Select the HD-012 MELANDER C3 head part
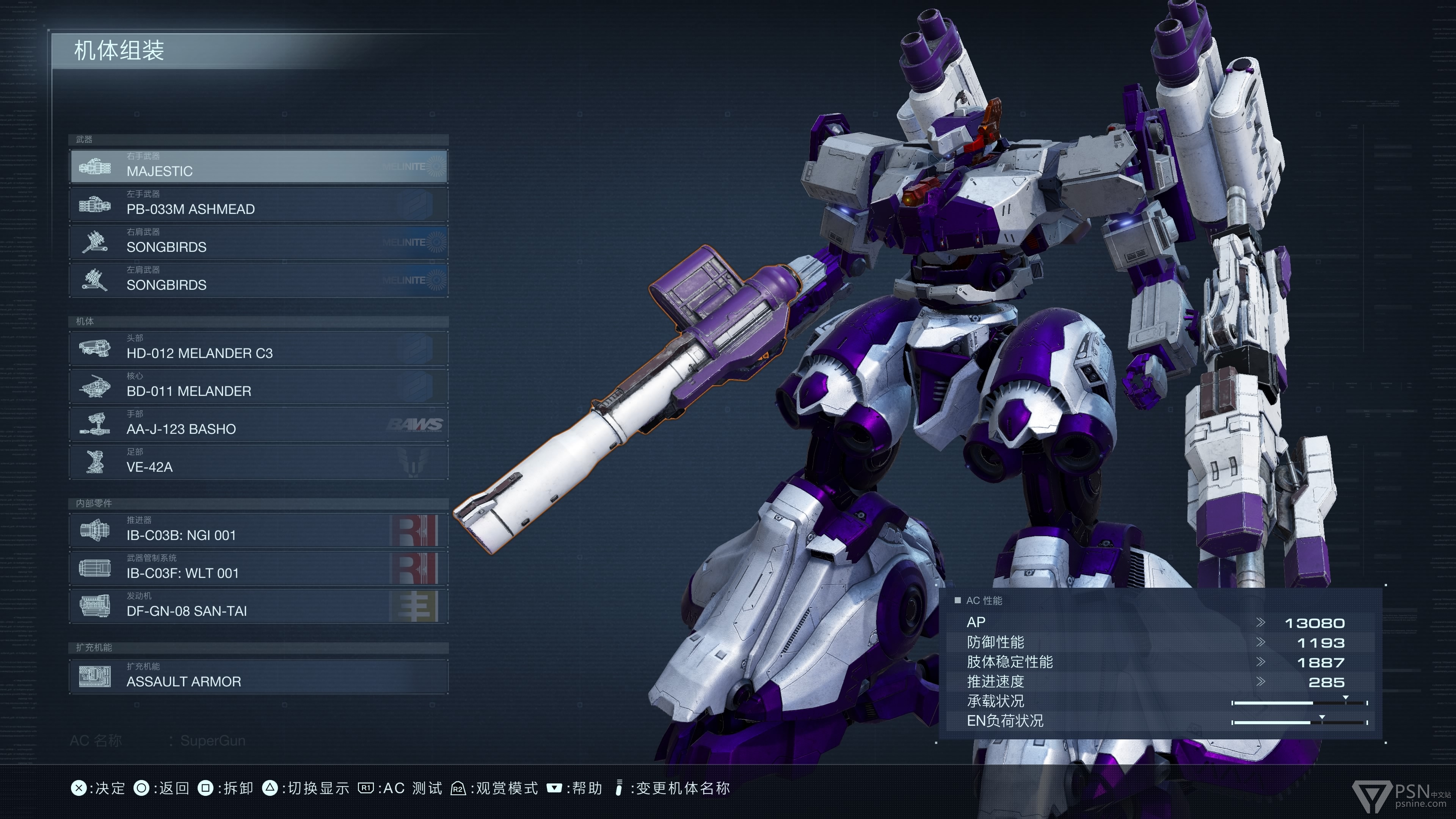 259,348
